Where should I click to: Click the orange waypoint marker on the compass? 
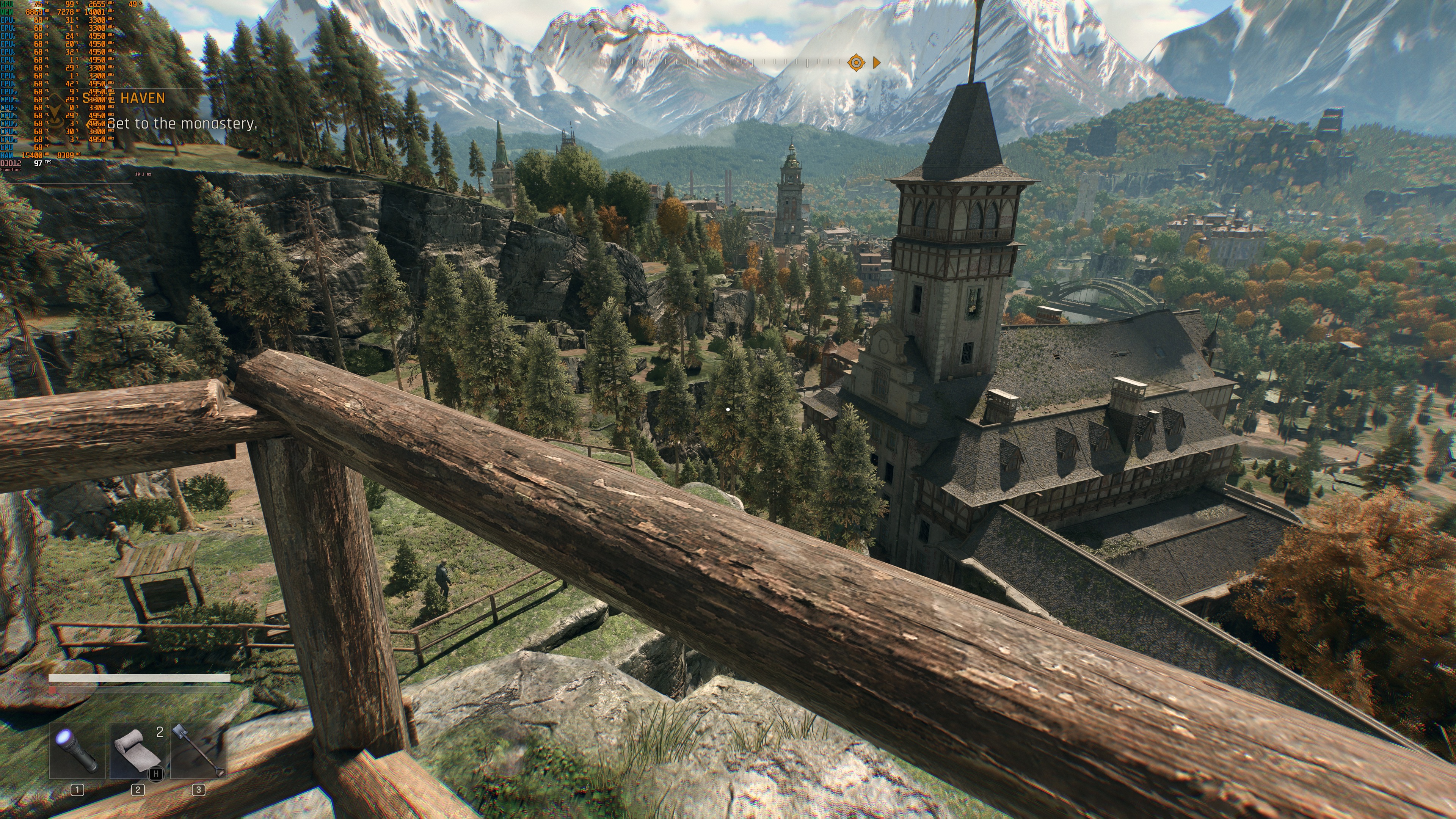857,63
